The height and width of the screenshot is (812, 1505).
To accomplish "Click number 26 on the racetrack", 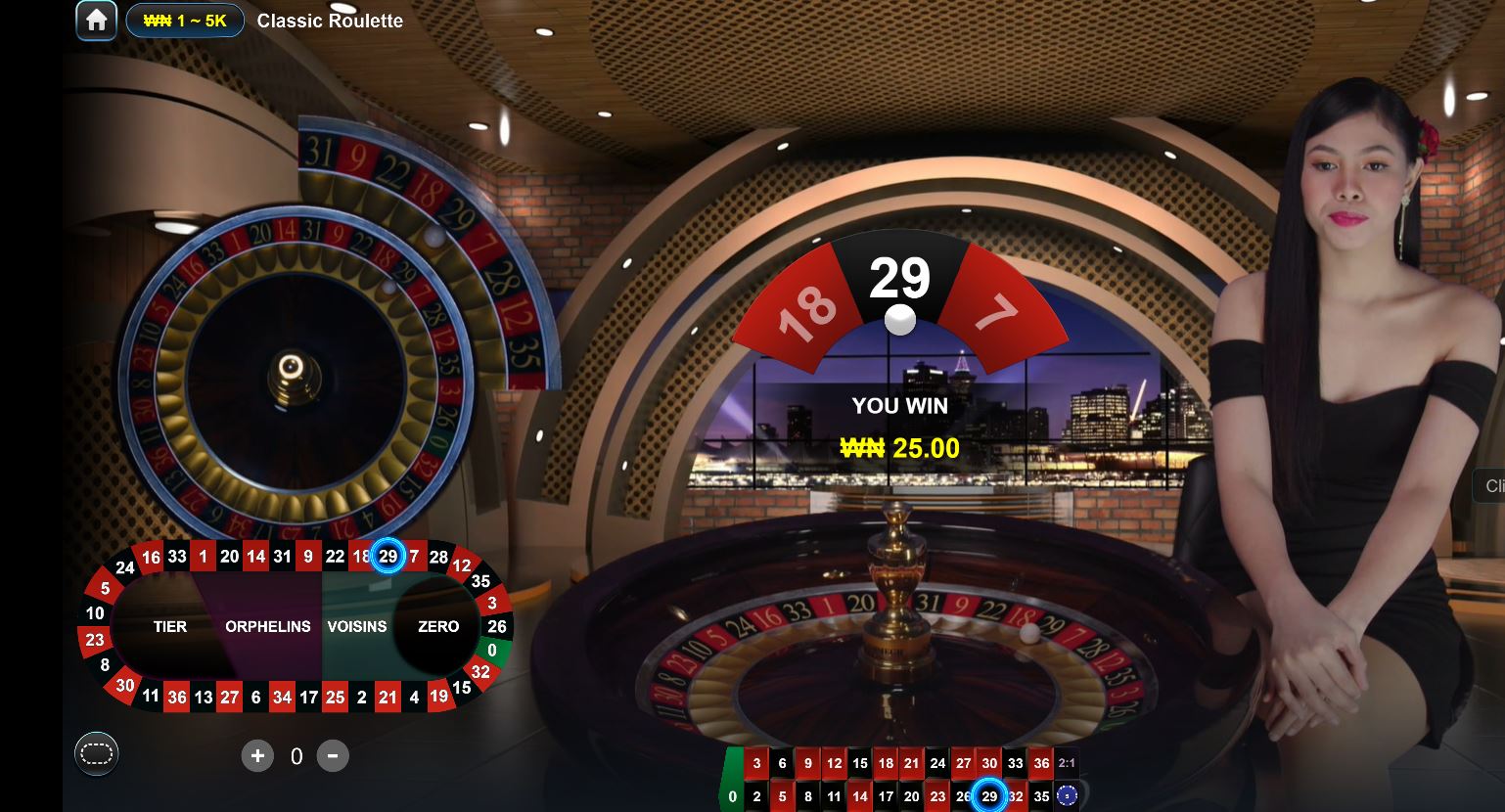I will (x=497, y=626).
